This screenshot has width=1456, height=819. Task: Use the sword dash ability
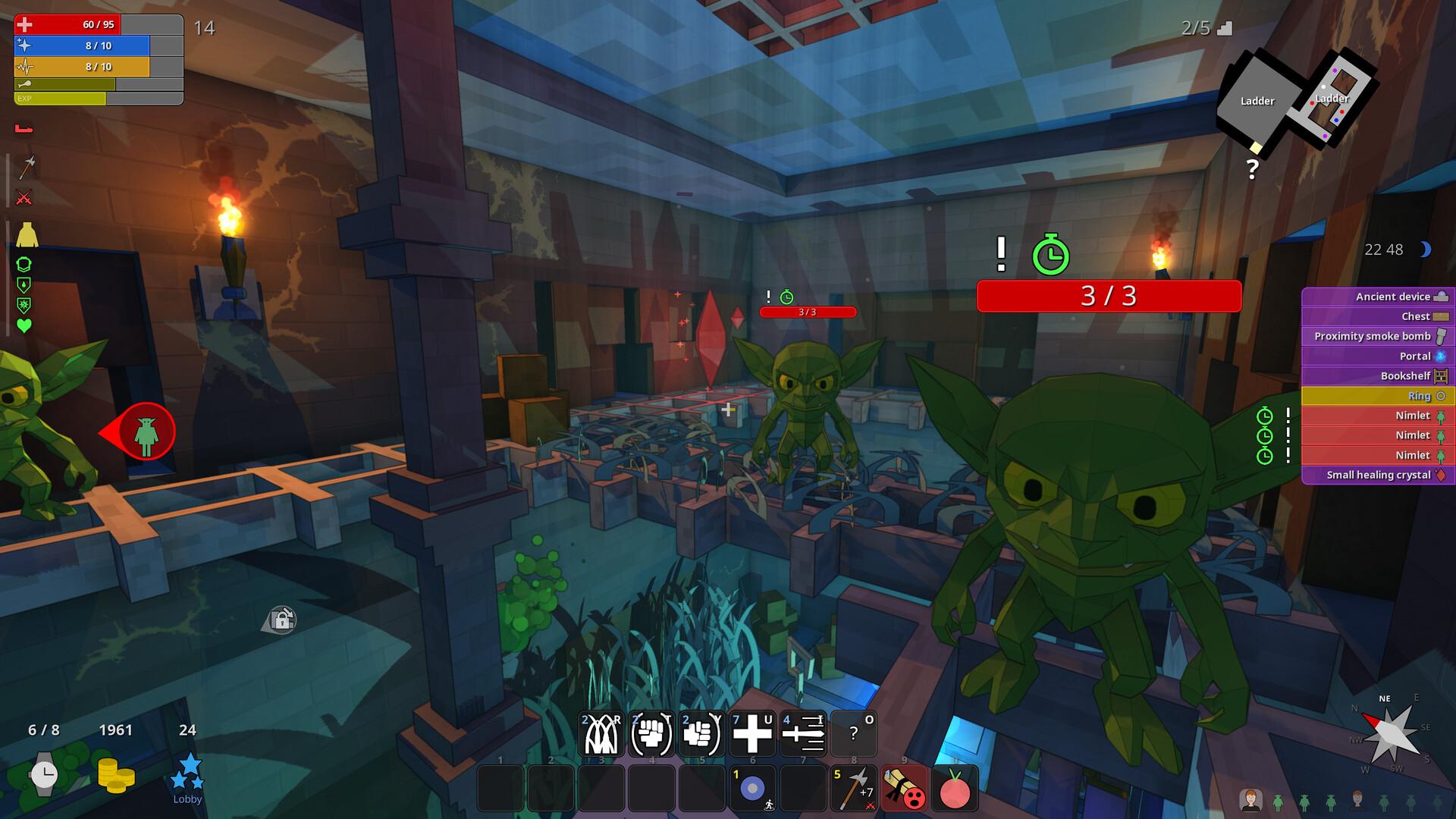coord(803,733)
